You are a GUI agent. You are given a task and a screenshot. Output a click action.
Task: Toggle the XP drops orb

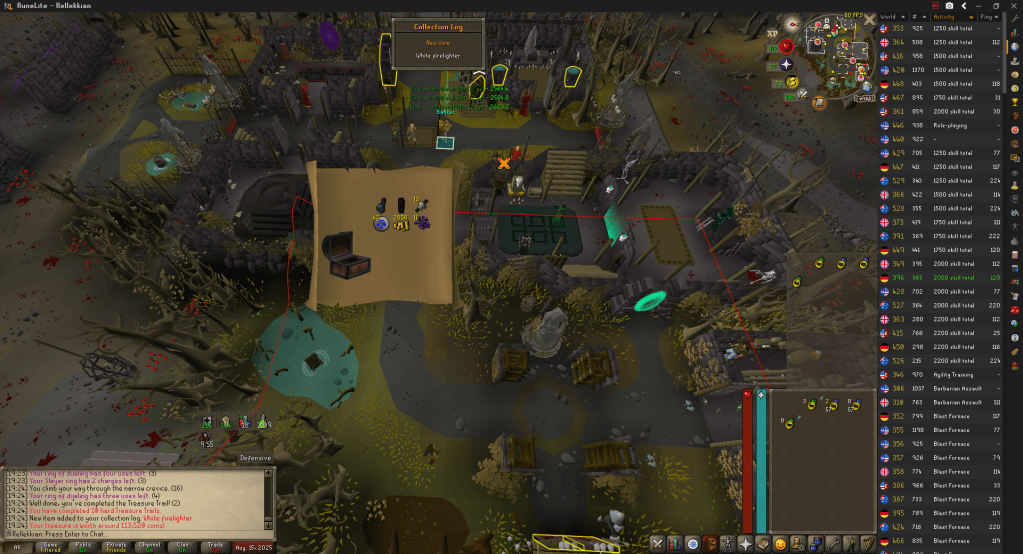coord(774,33)
